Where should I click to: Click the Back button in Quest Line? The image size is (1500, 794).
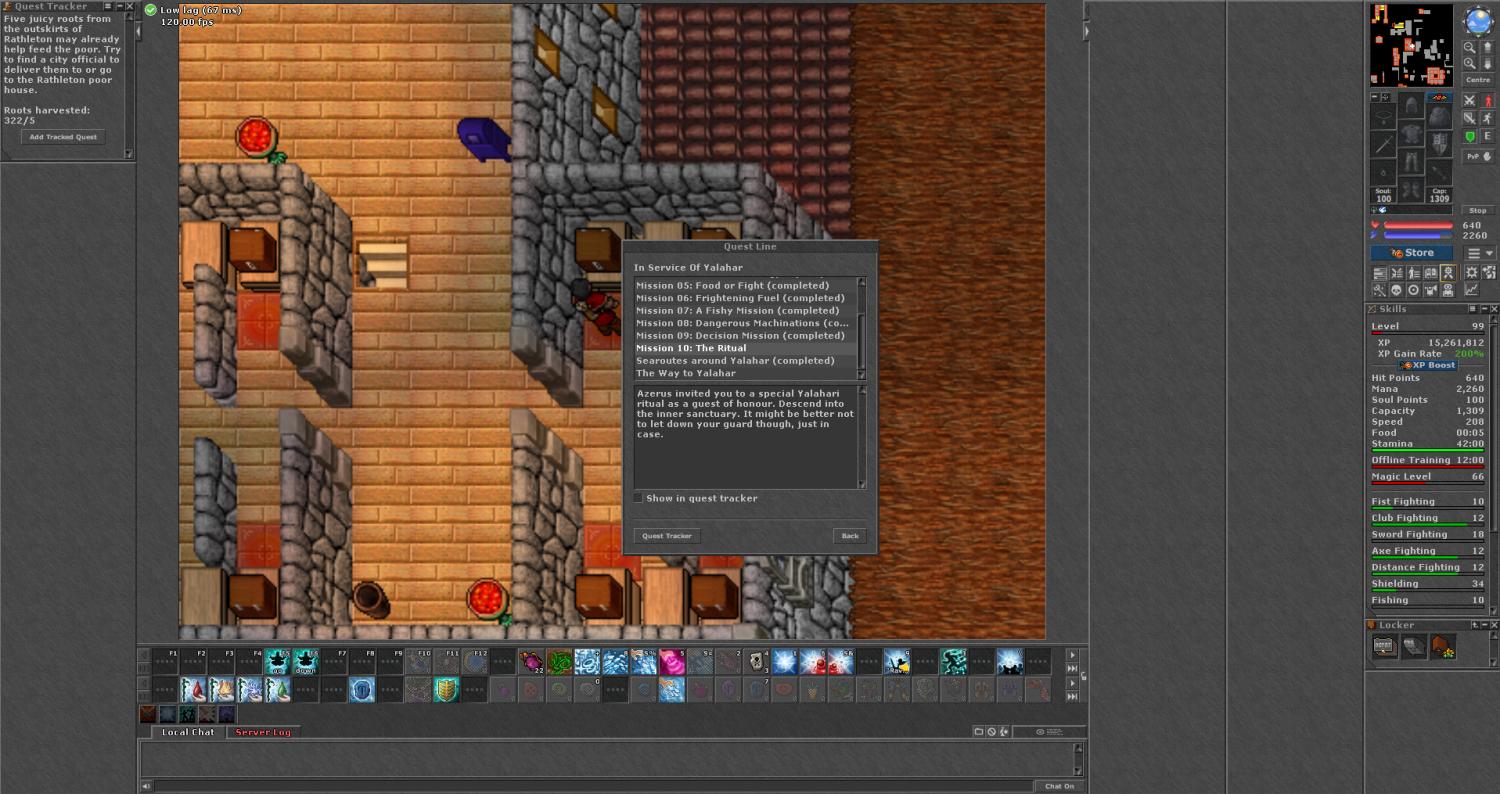(849, 536)
